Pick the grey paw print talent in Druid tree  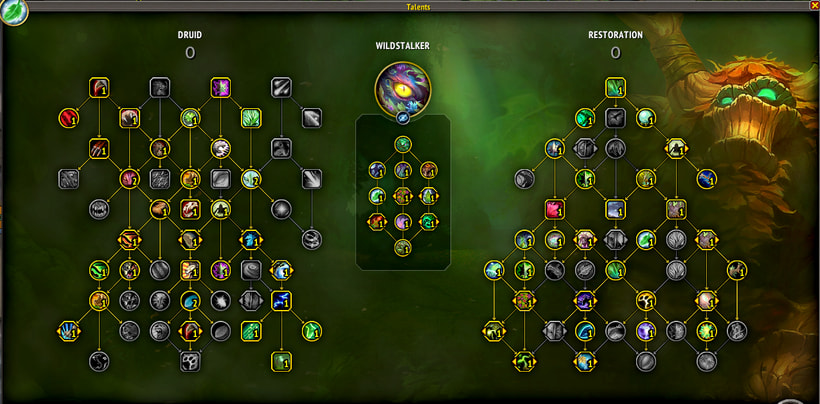click(190, 361)
